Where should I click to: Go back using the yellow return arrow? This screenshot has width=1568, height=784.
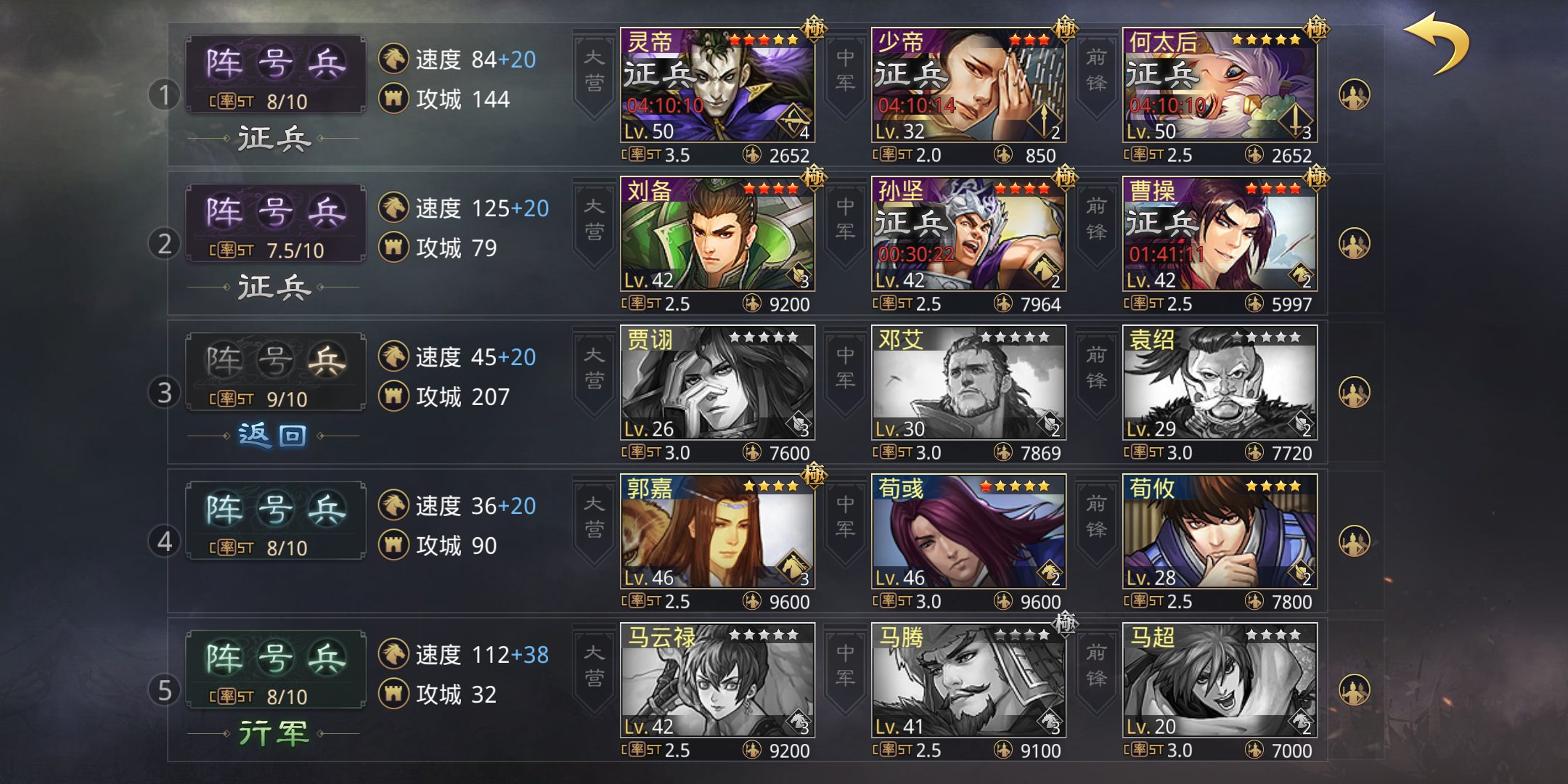coord(1437,44)
